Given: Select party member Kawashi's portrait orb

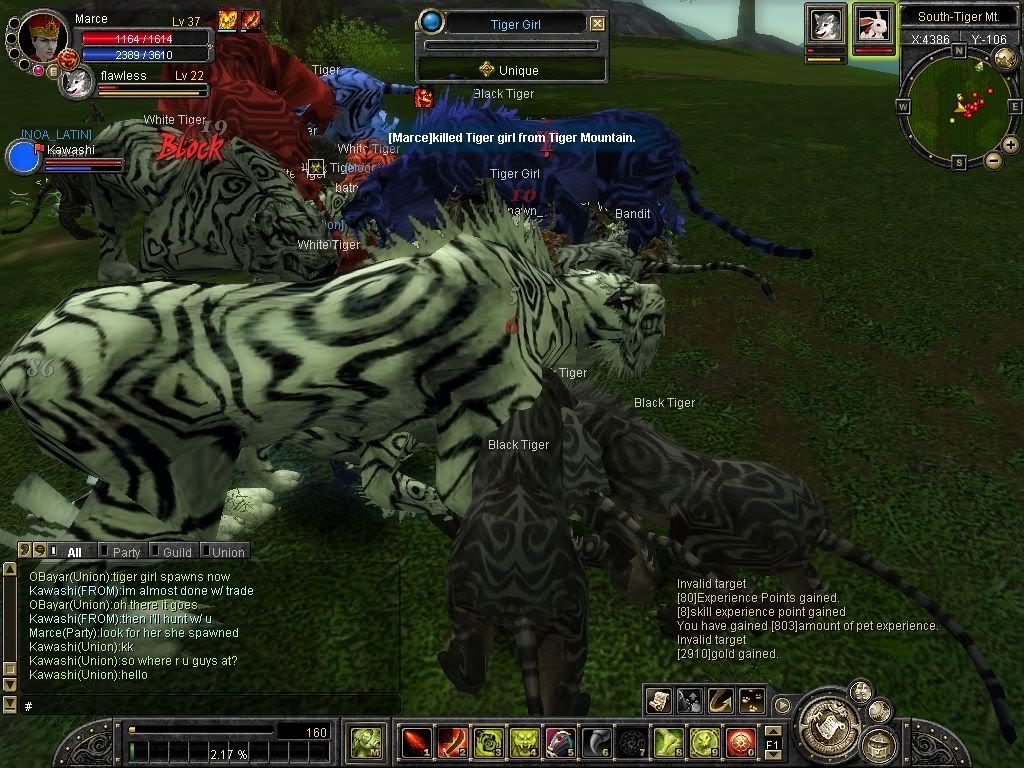Looking at the screenshot, I should coord(22,157).
